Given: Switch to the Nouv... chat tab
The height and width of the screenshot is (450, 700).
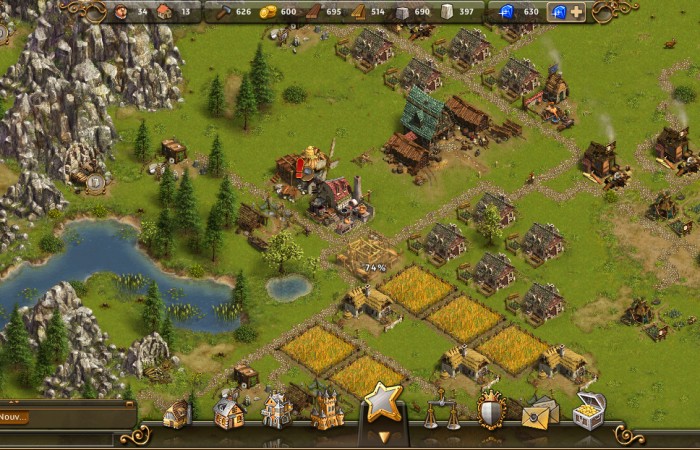Looking at the screenshot, I should coord(14,417).
